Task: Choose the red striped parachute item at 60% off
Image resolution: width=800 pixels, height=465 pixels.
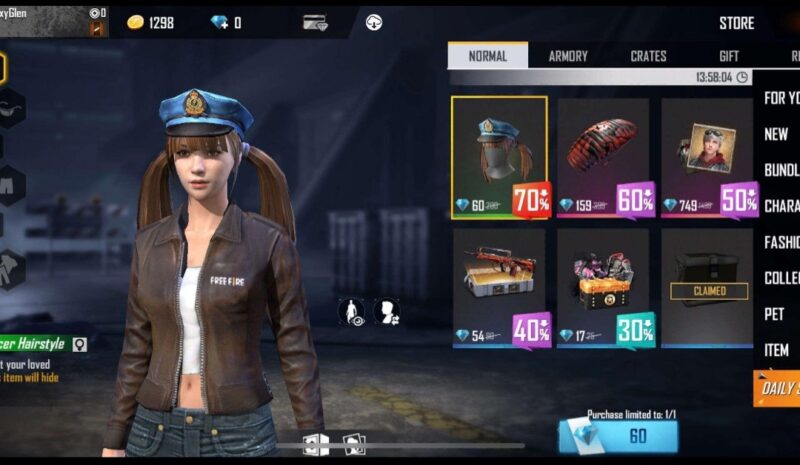Action: (x=603, y=157)
